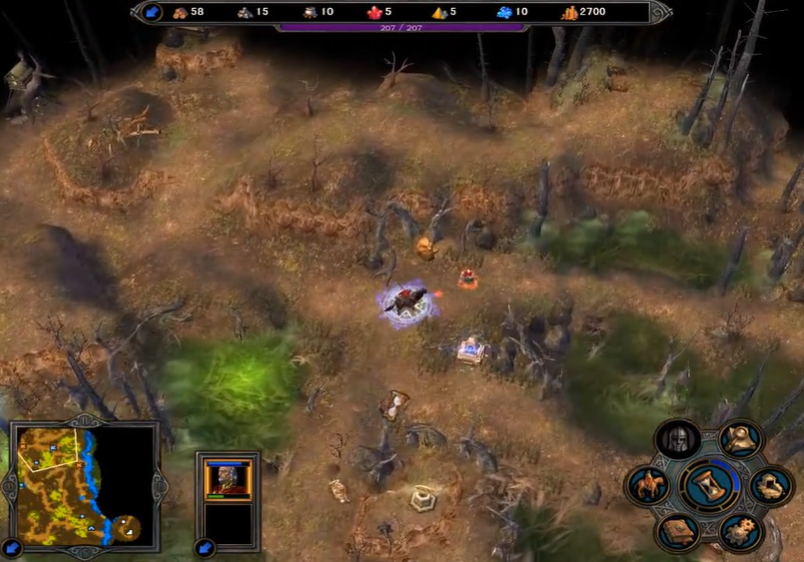Click the wood resource icon
Screen dimensions: 804x562
tap(181, 13)
